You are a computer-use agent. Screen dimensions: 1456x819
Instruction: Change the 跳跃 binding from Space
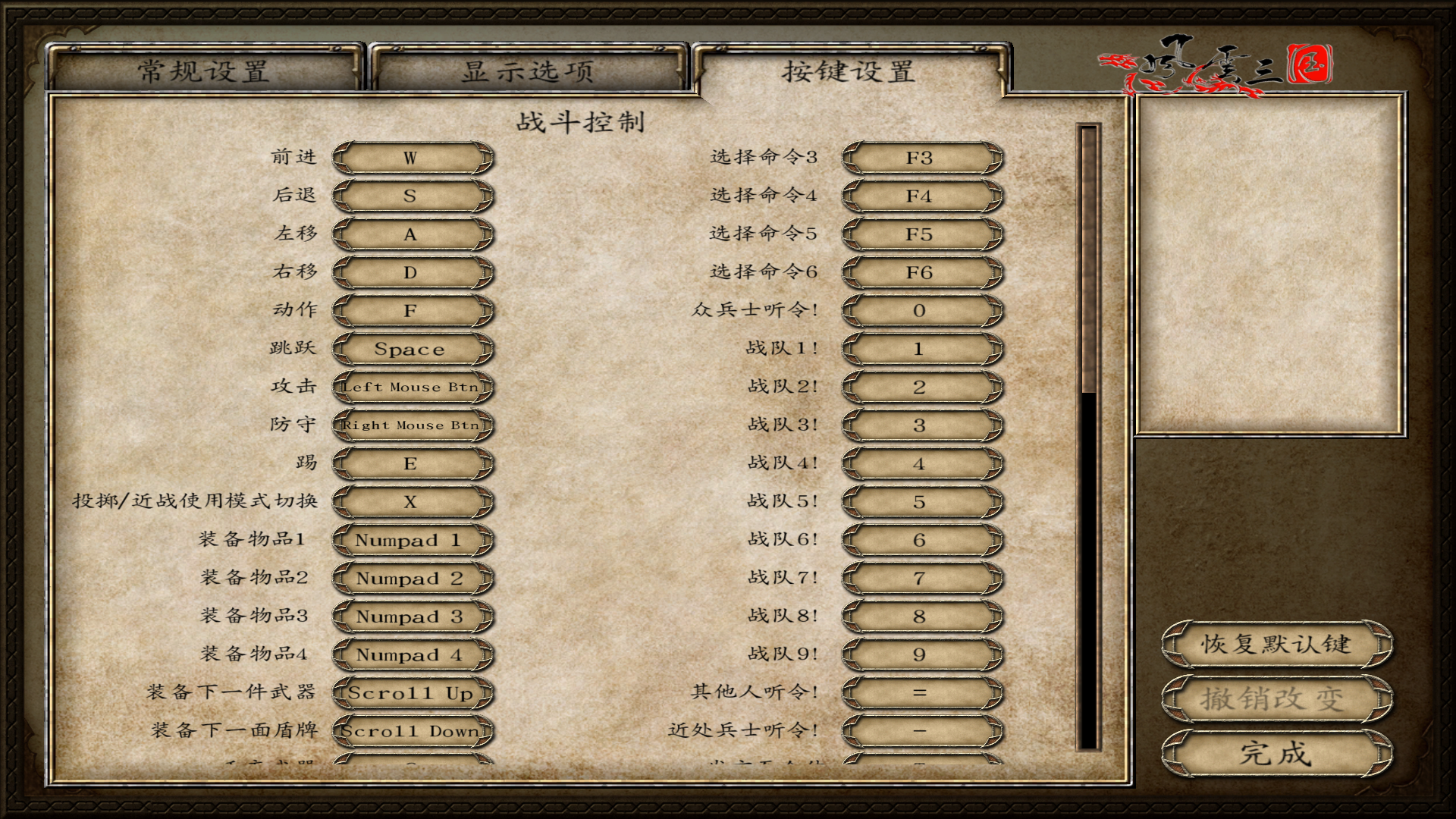coord(410,349)
